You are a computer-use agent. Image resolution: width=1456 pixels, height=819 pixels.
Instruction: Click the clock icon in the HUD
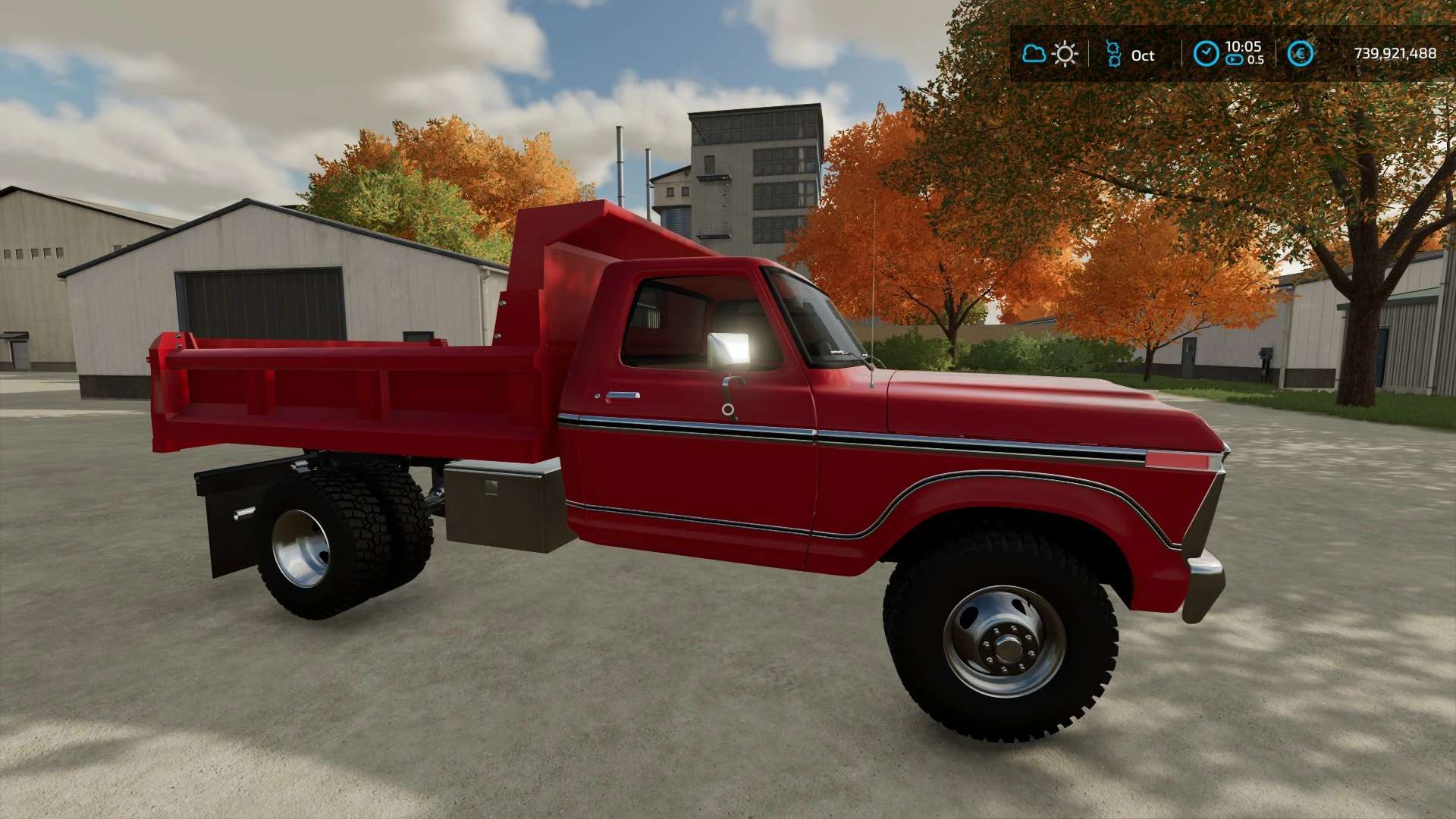[1206, 54]
